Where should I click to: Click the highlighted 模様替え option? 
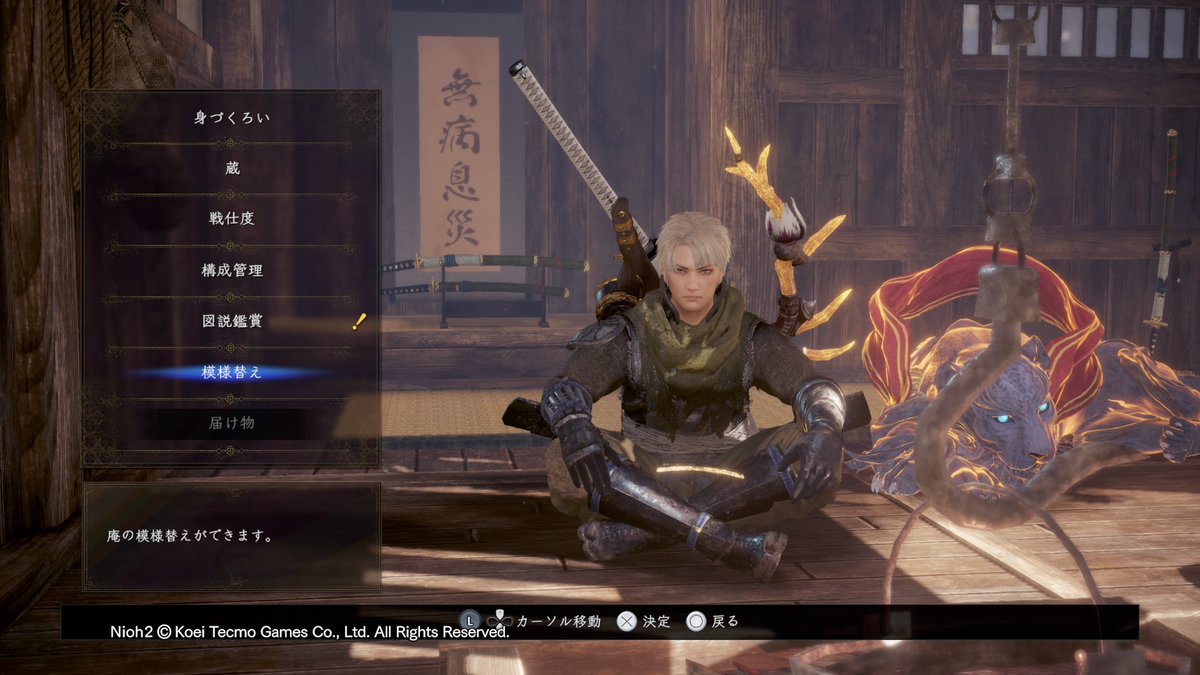[231, 372]
